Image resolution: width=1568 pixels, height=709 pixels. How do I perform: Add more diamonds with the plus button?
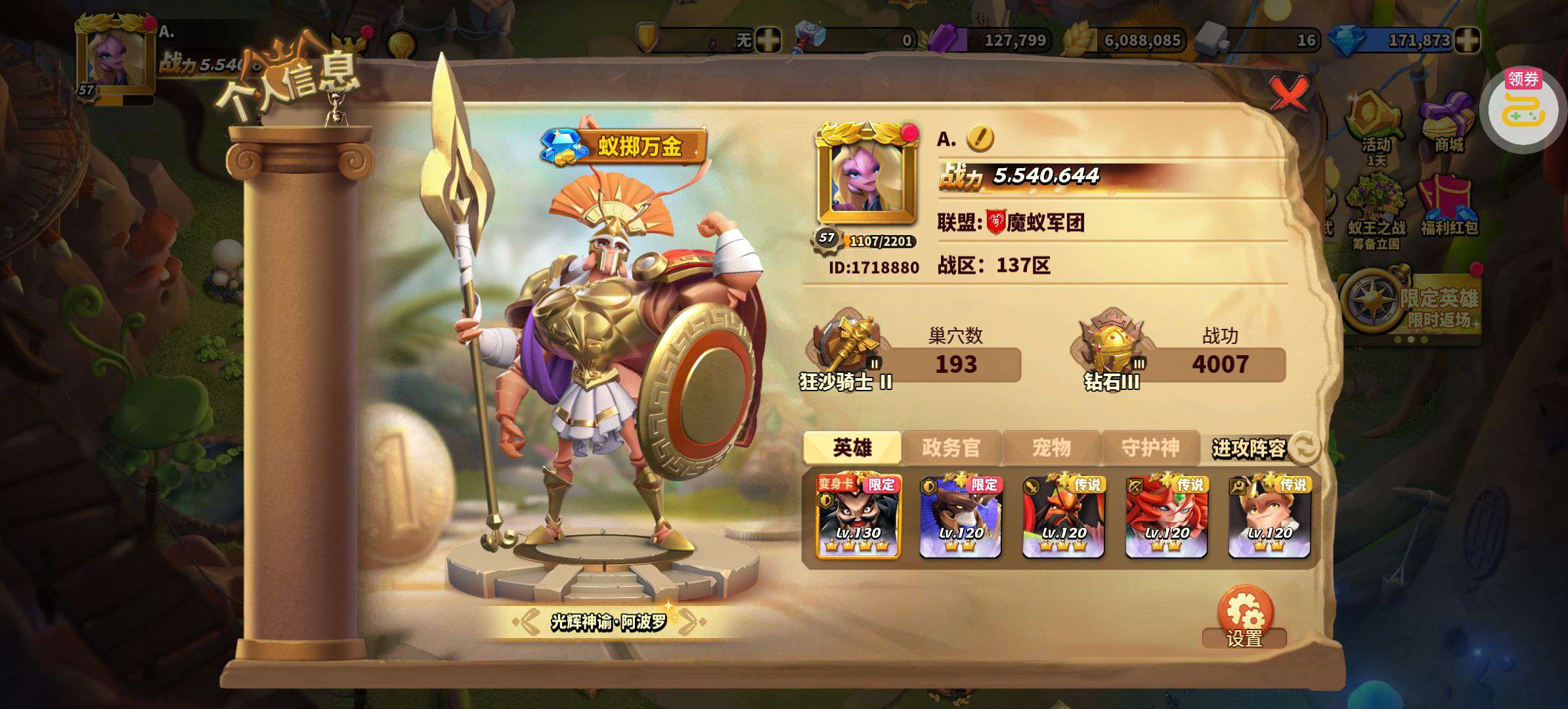coord(1467,41)
